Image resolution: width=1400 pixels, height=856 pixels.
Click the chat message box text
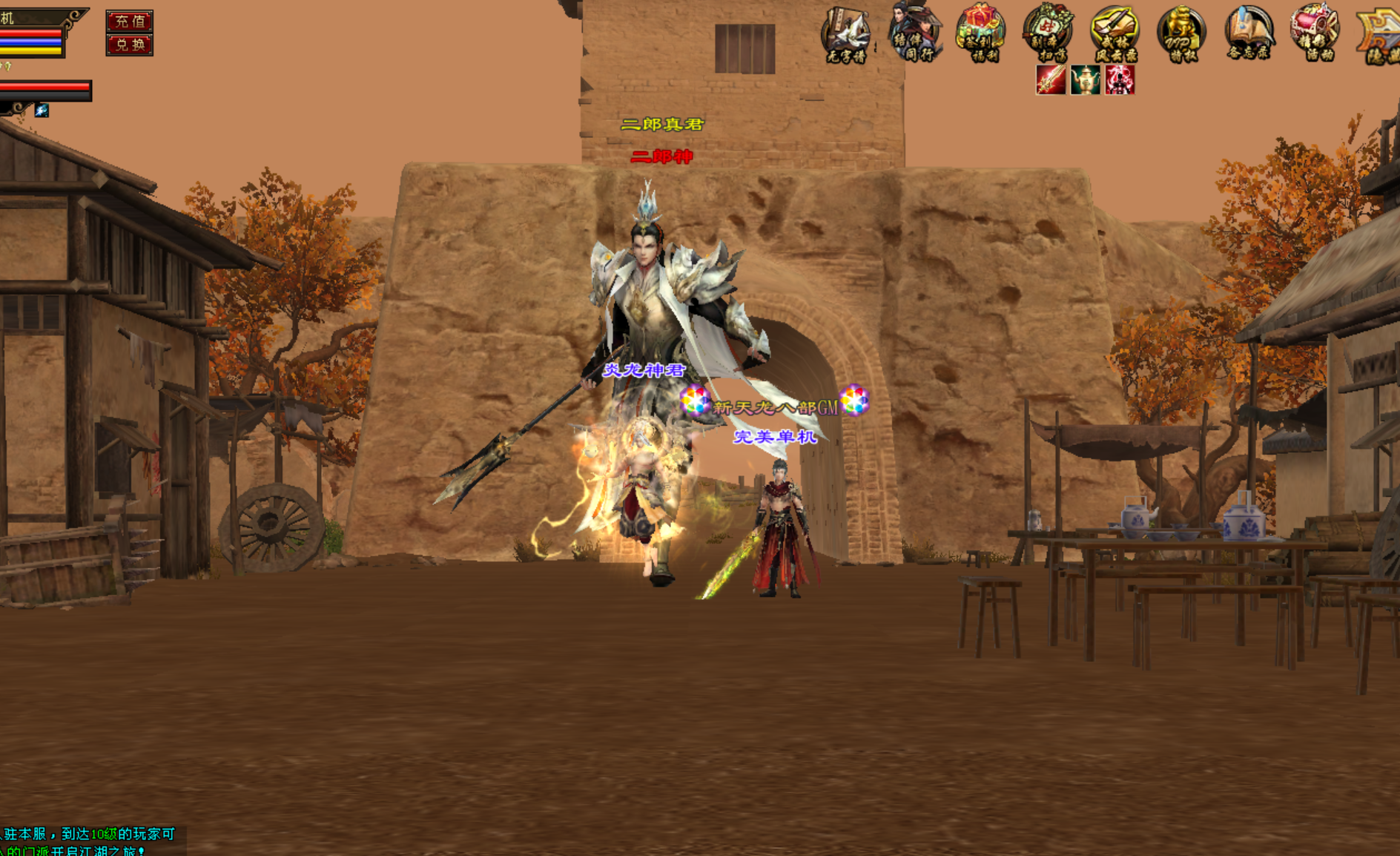click(x=87, y=841)
